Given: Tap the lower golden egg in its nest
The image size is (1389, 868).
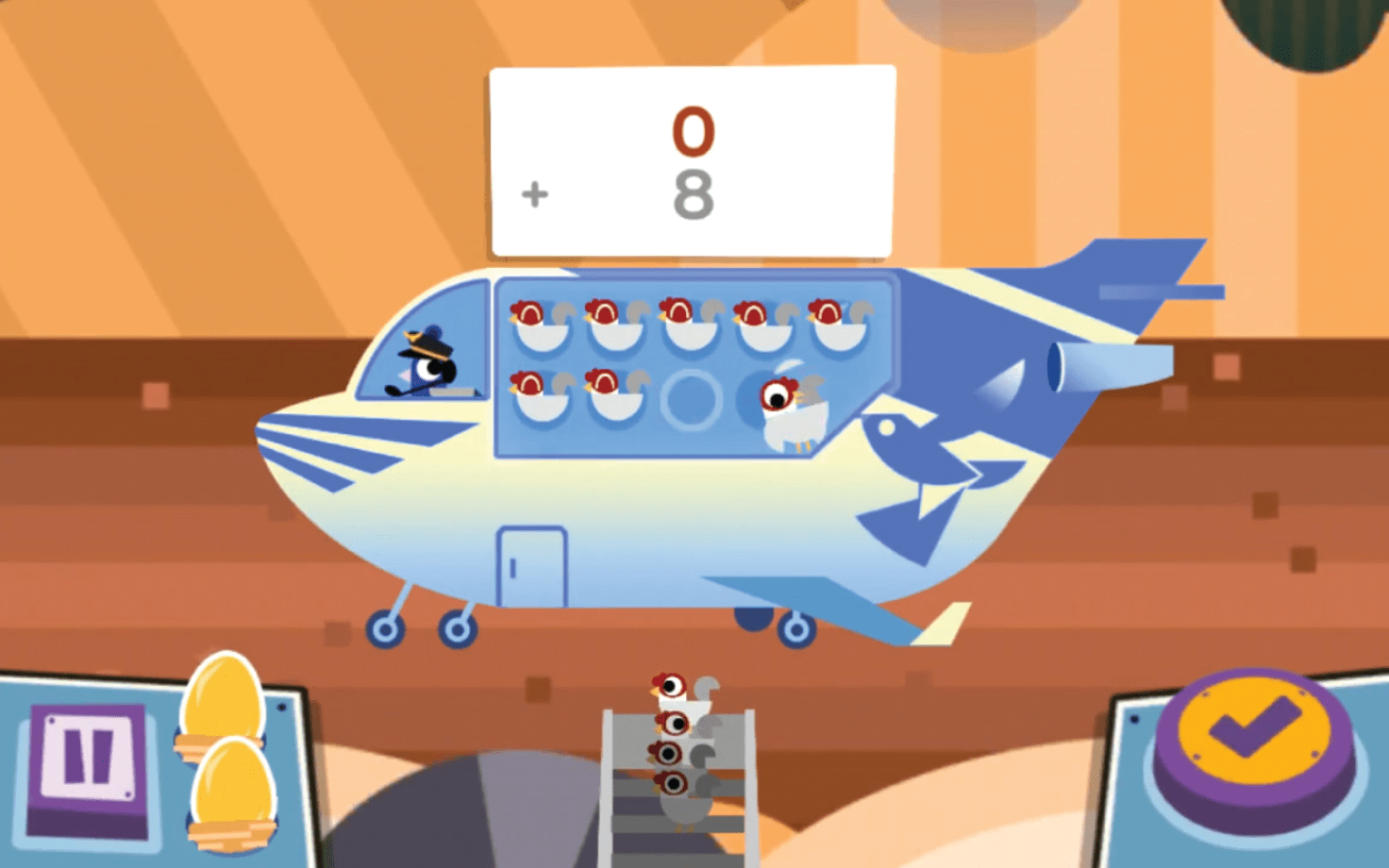Looking at the screenshot, I should [x=233, y=786].
